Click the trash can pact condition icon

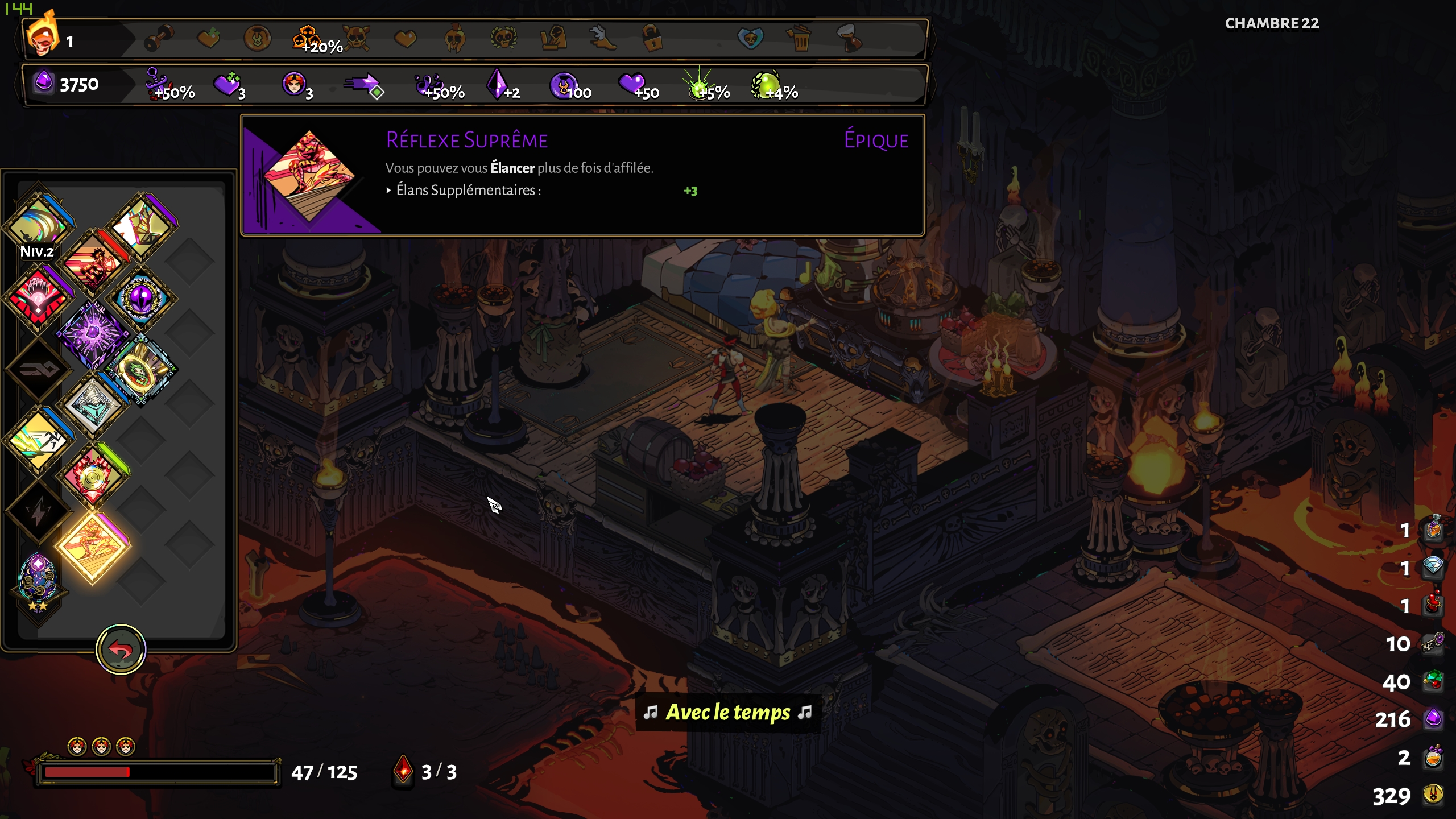coord(800,39)
